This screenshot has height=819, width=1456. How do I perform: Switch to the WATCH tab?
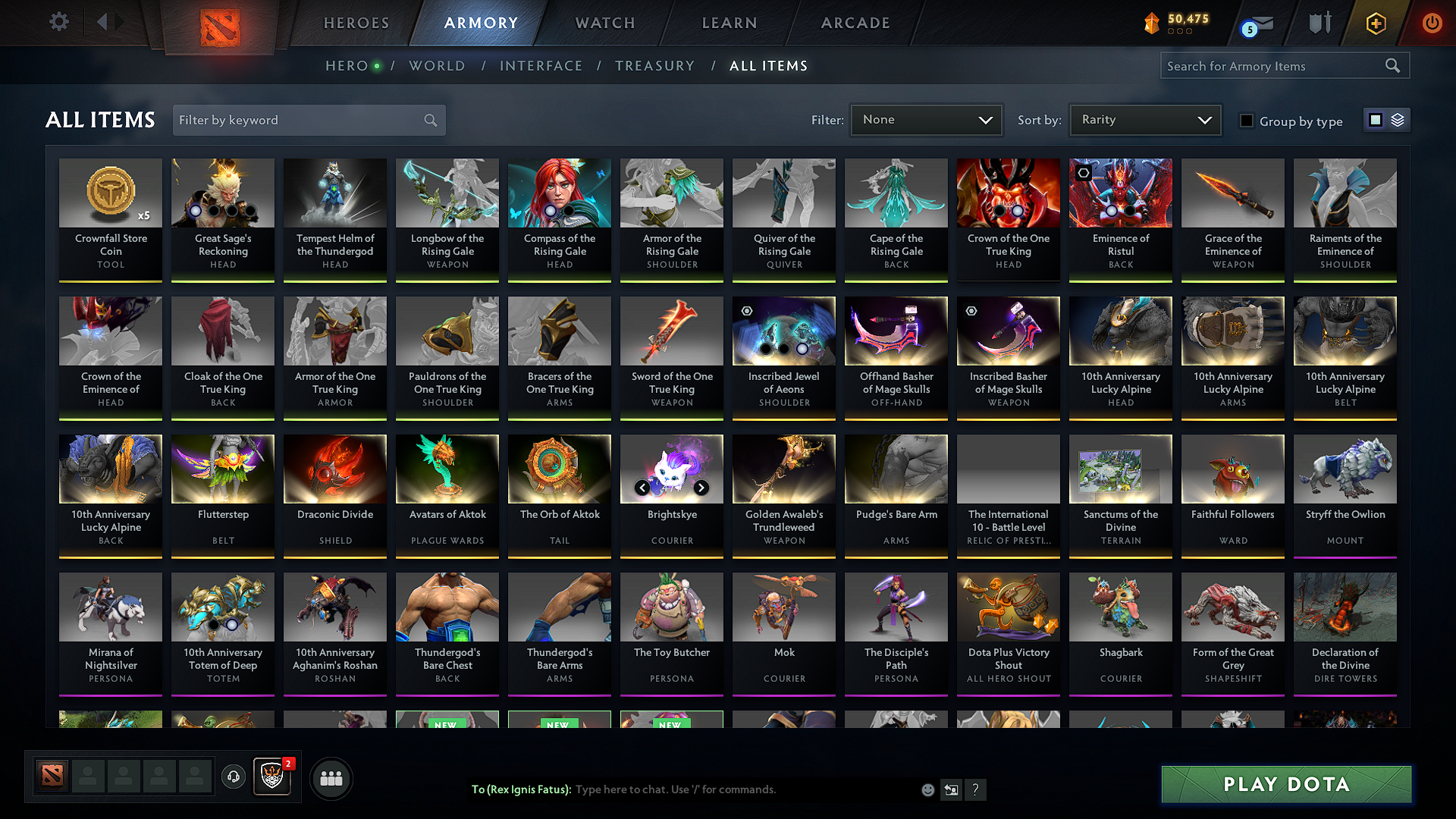click(x=604, y=23)
